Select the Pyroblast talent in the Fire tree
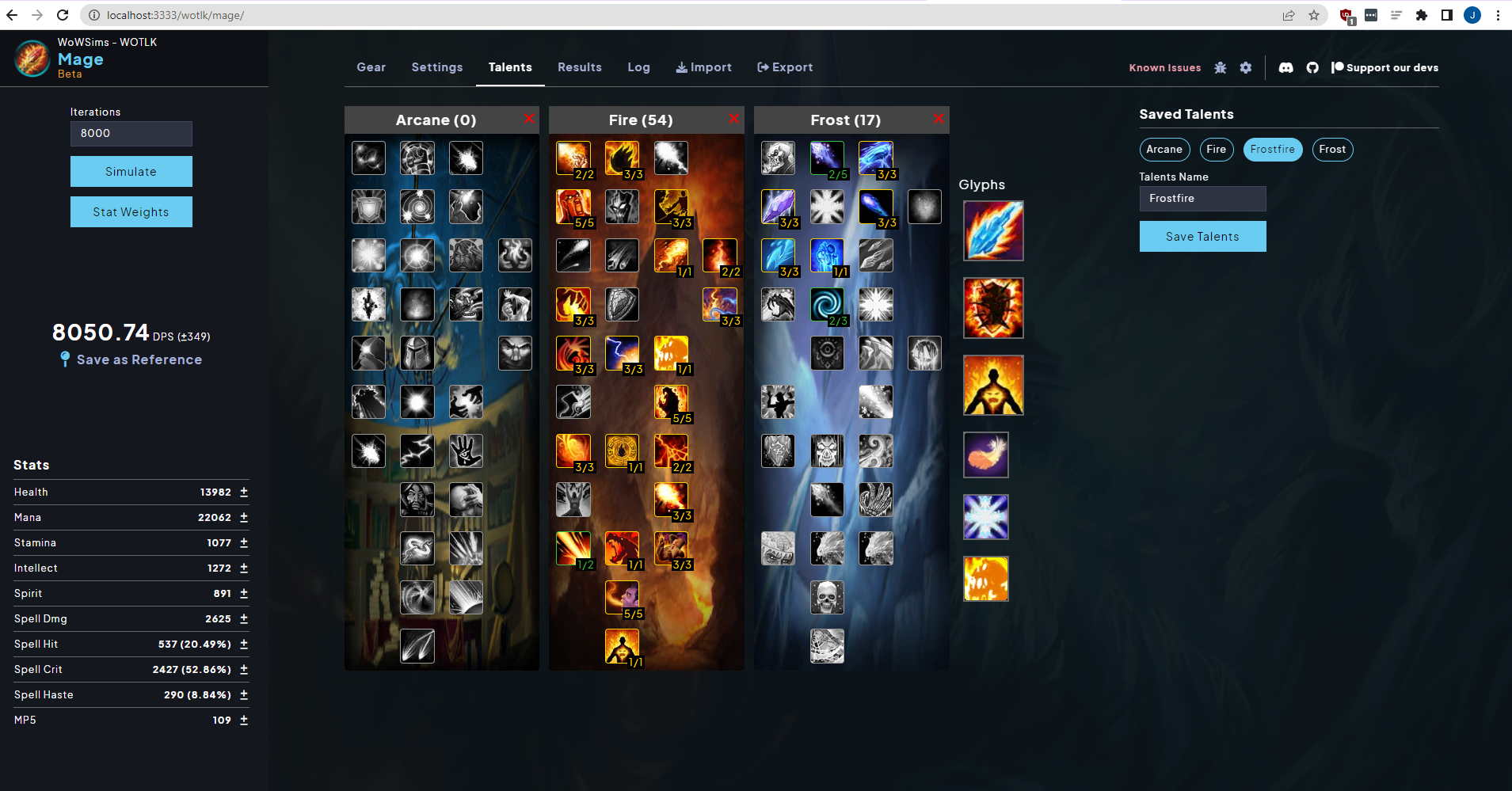This screenshot has height=791, width=1512. (672, 256)
